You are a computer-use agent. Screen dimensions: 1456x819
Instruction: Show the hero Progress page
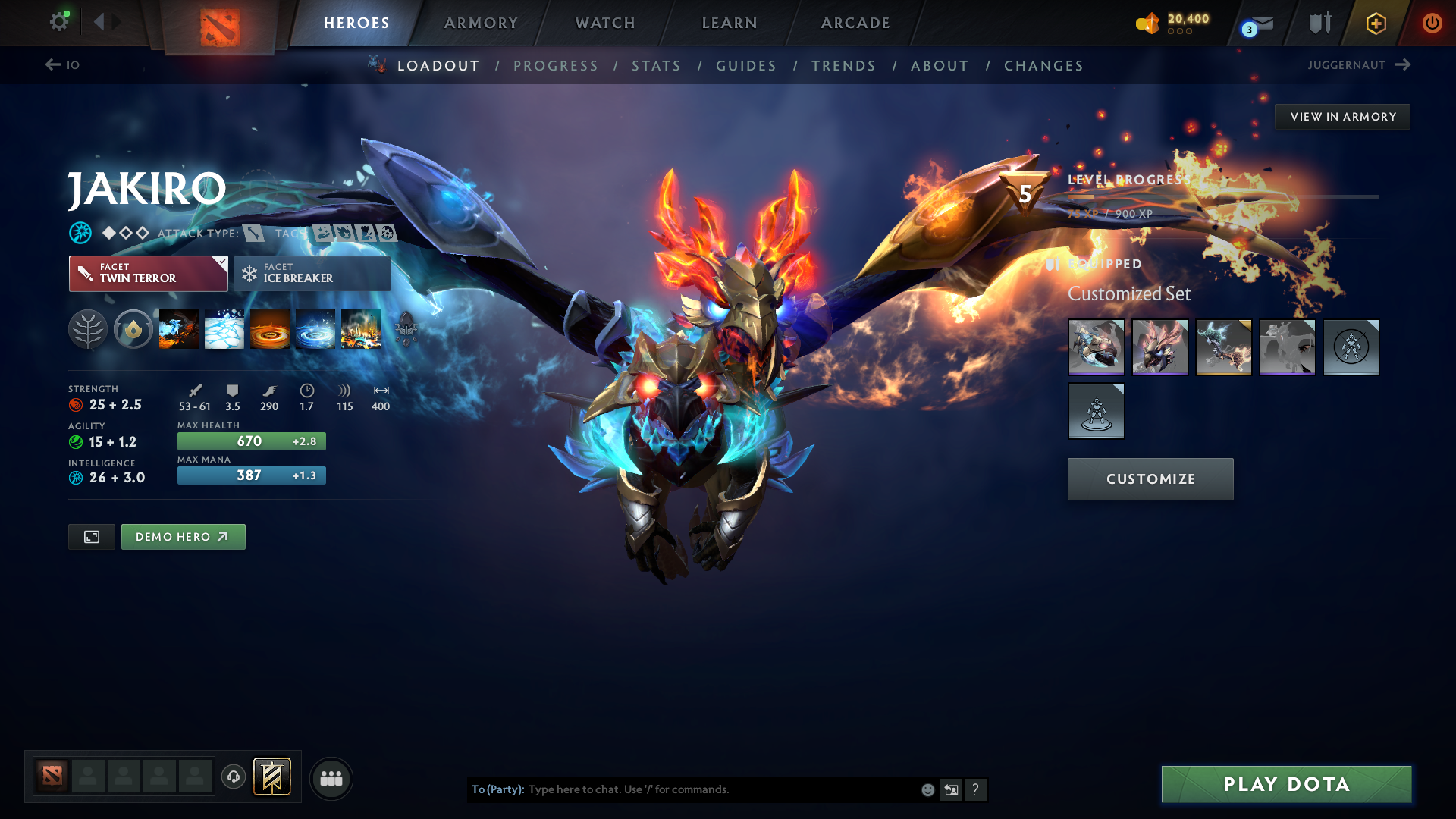(x=556, y=66)
